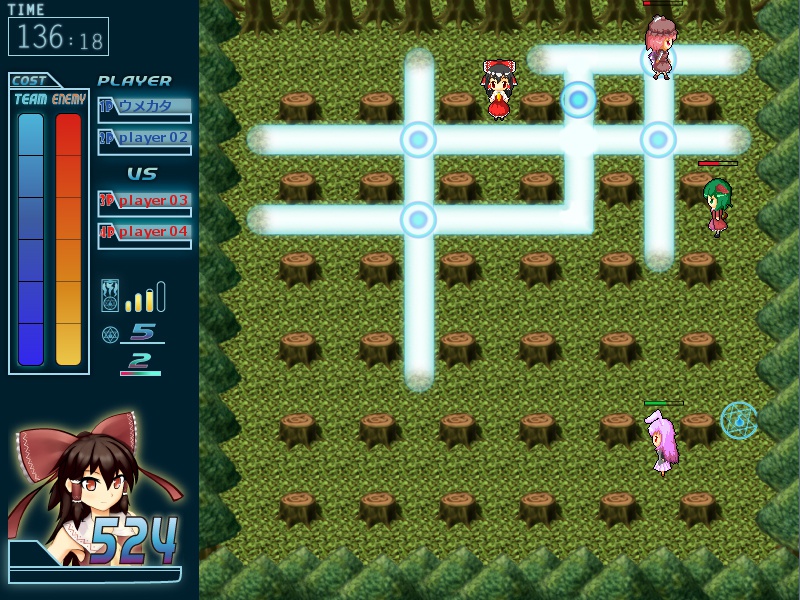
Task: Click the 2P player02 name plate
Action: tap(144, 138)
